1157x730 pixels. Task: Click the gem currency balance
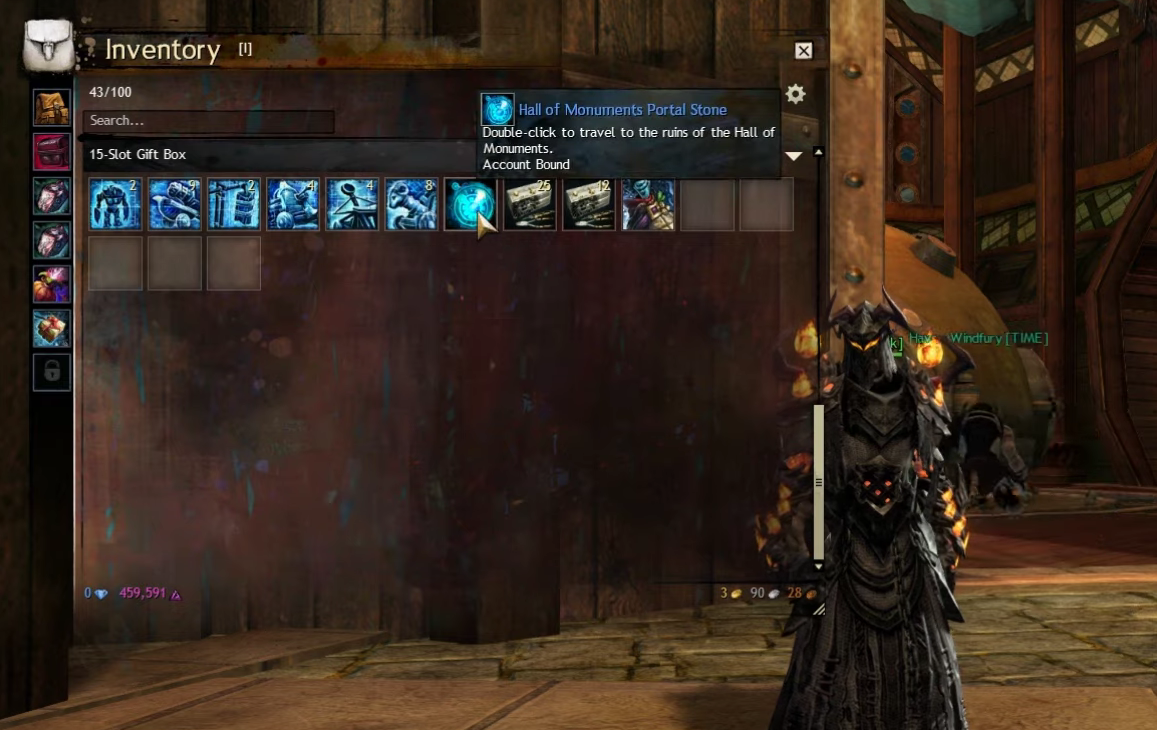[96, 593]
